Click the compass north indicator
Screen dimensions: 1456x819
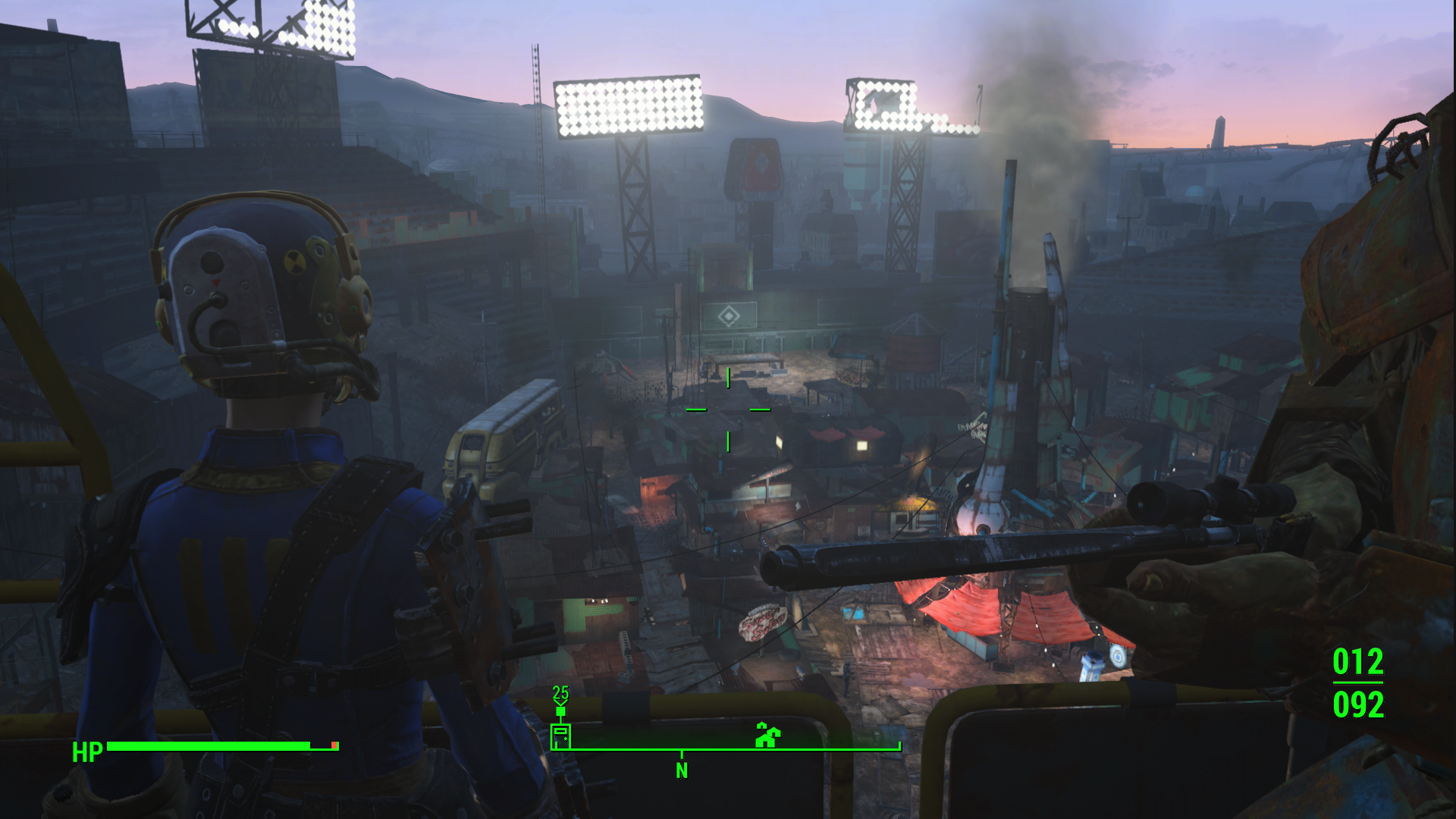682,770
